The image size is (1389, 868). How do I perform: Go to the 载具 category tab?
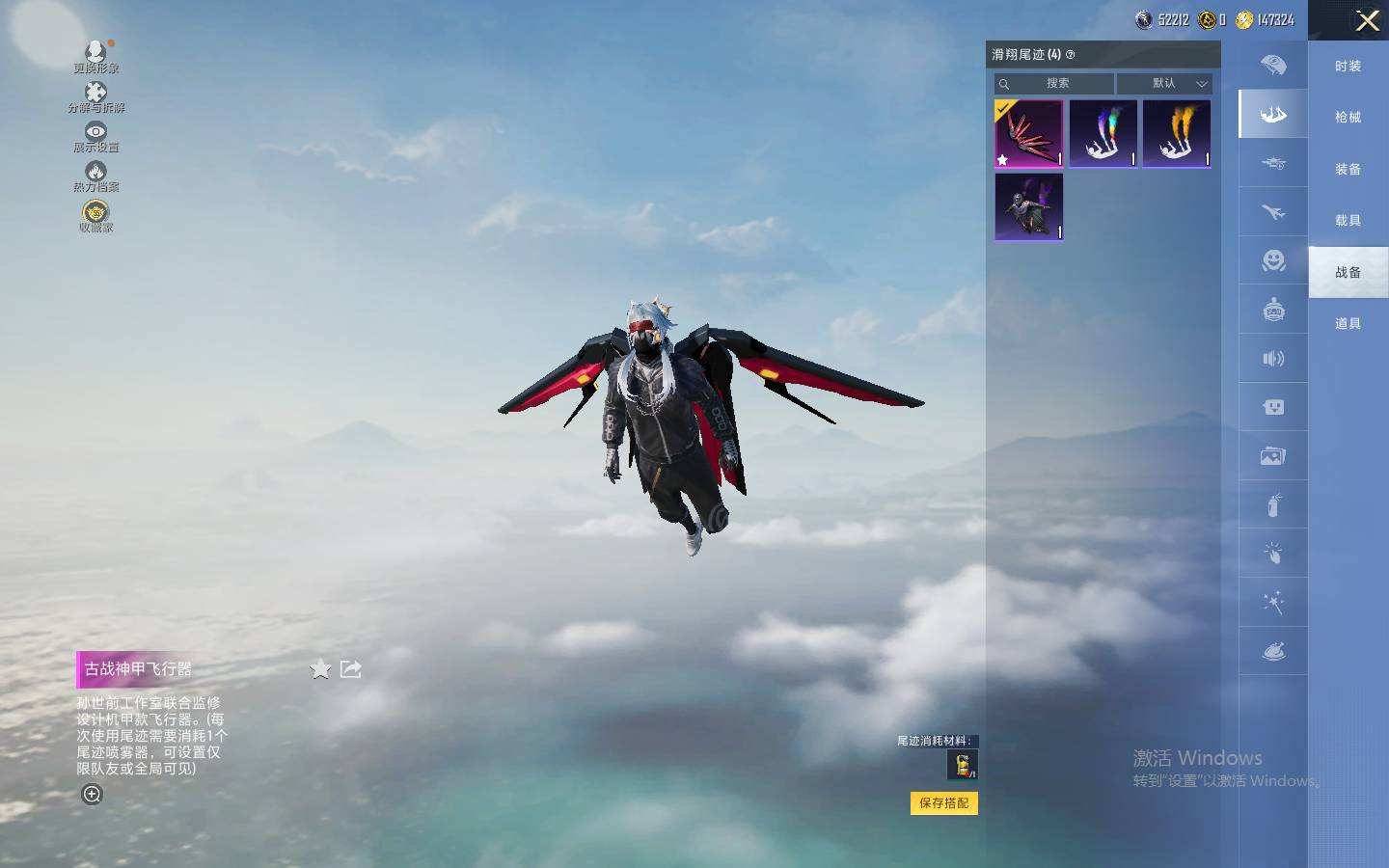(1348, 221)
